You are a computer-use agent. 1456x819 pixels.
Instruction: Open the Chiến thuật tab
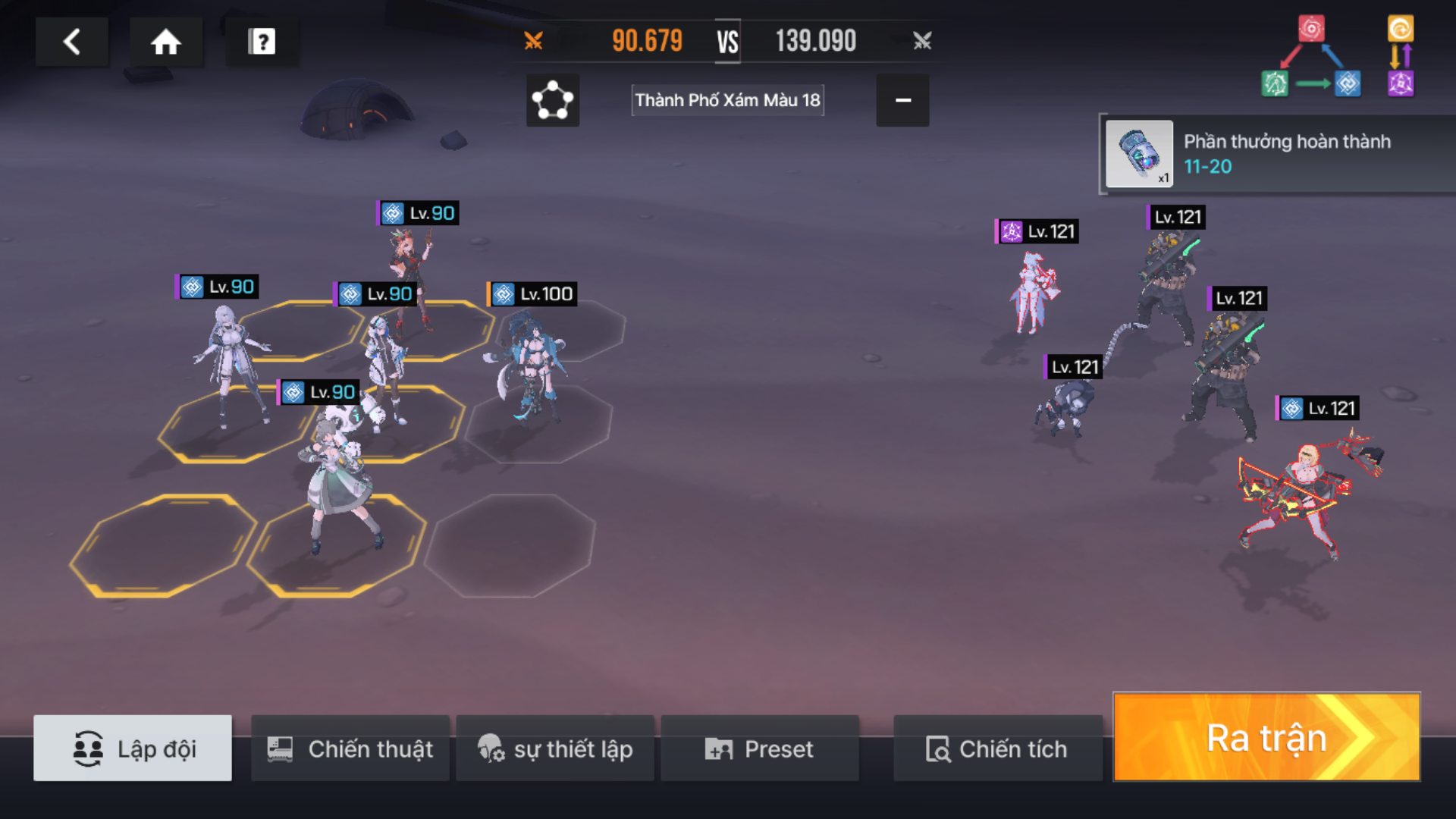pyautogui.click(x=350, y=748)
